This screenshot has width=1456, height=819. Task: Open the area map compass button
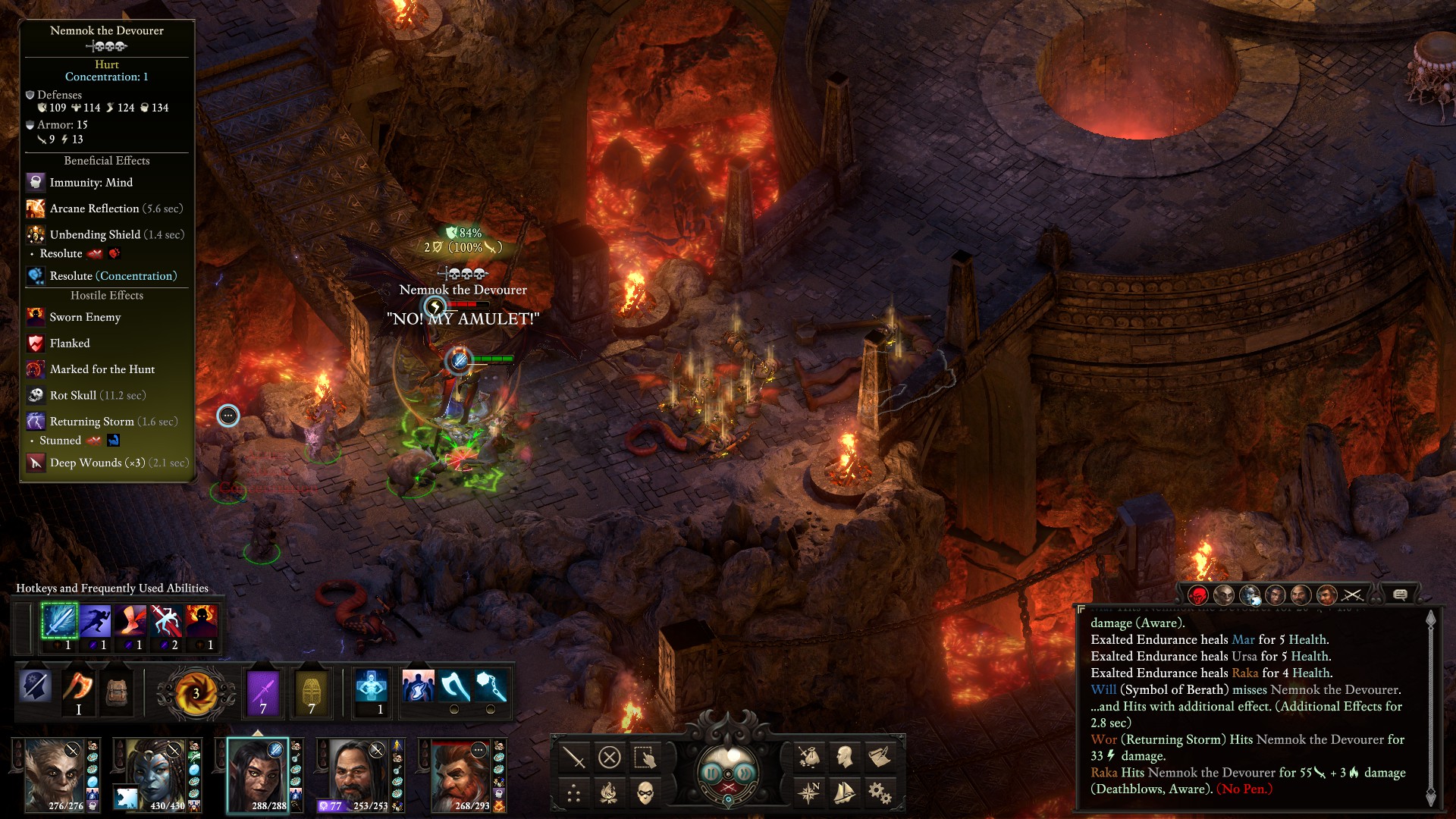pyautogui.click(x=808, y=793)
